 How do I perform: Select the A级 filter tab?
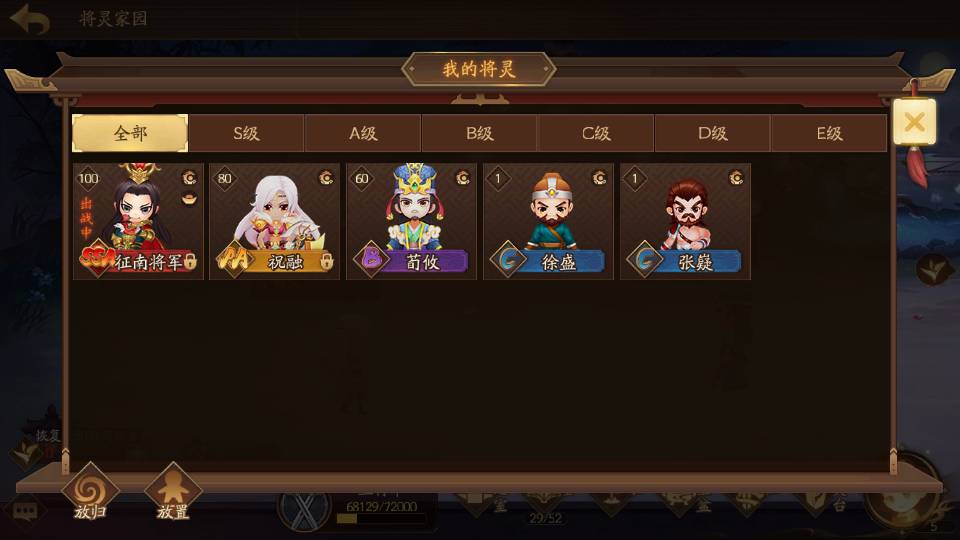[x=363, y=133]
